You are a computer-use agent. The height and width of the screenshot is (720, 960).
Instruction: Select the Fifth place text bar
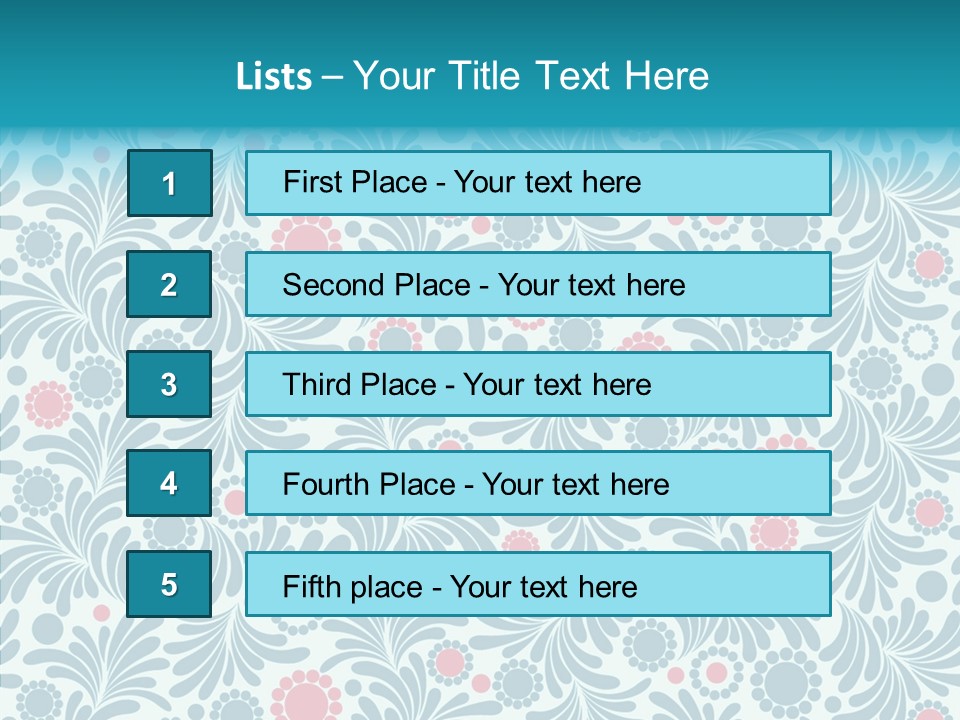(538, 584)
